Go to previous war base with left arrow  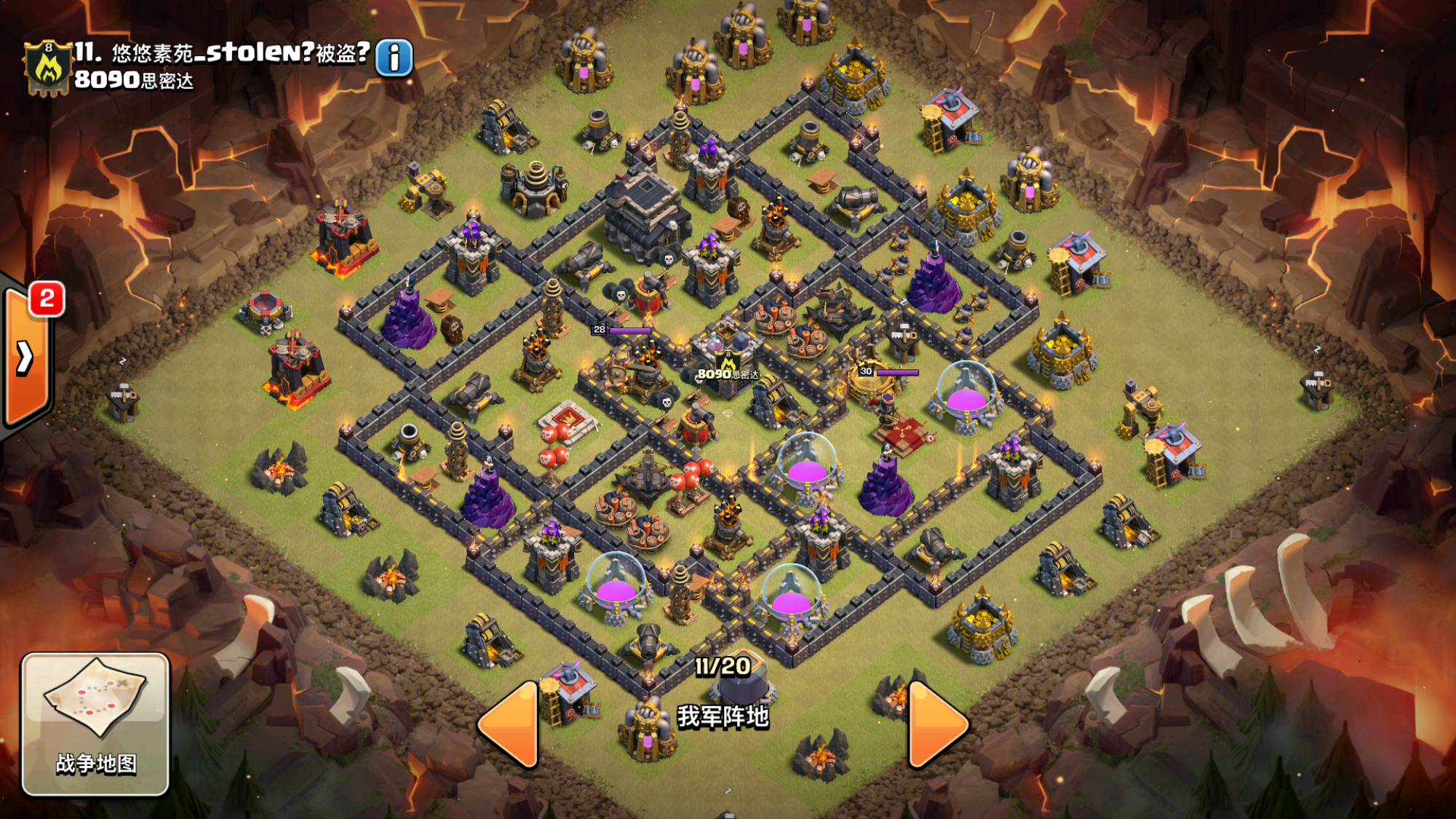pyautogui.click(x=509, y=725)
